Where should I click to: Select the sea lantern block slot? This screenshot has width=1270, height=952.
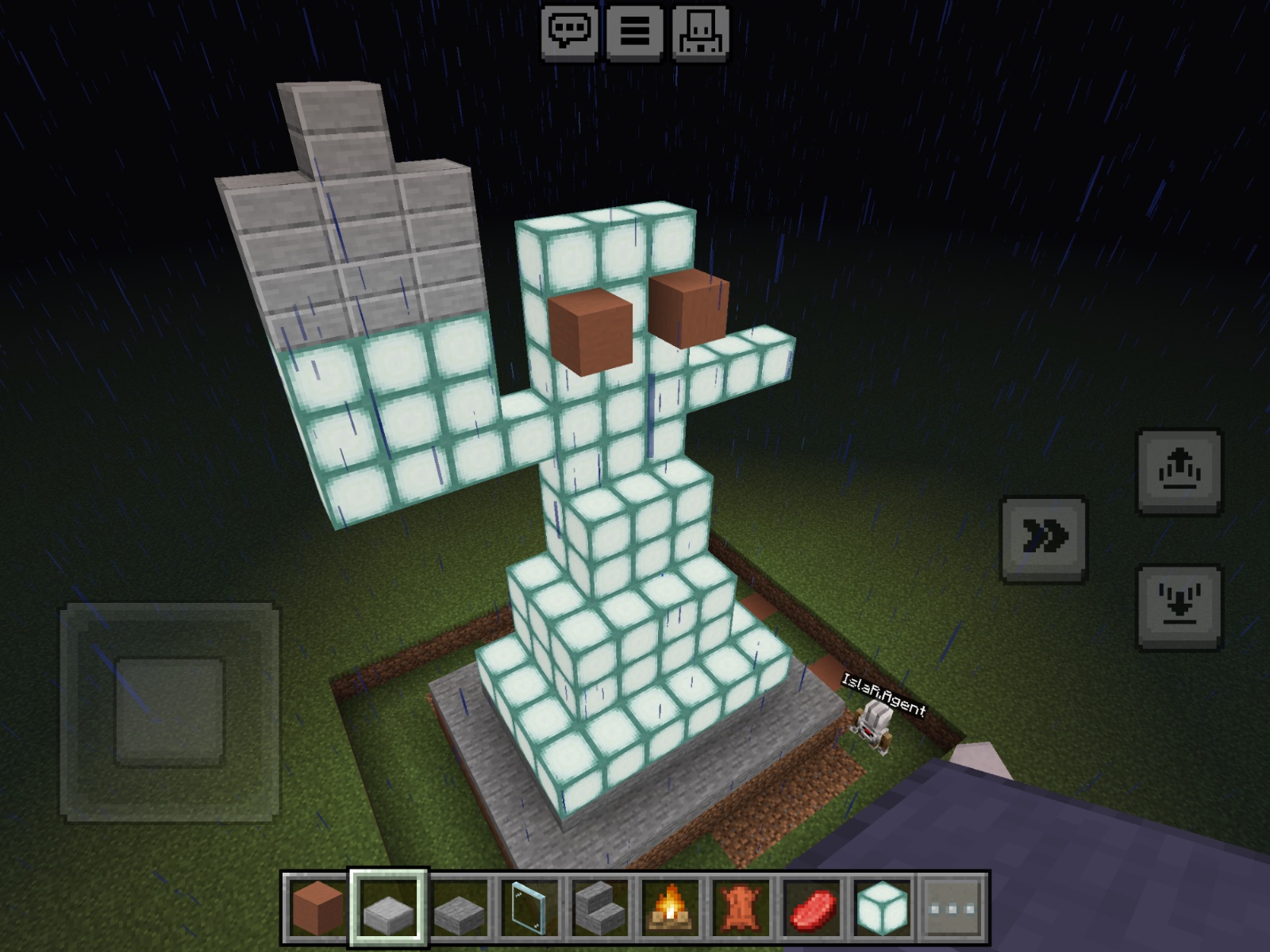[x=882, y=908]
